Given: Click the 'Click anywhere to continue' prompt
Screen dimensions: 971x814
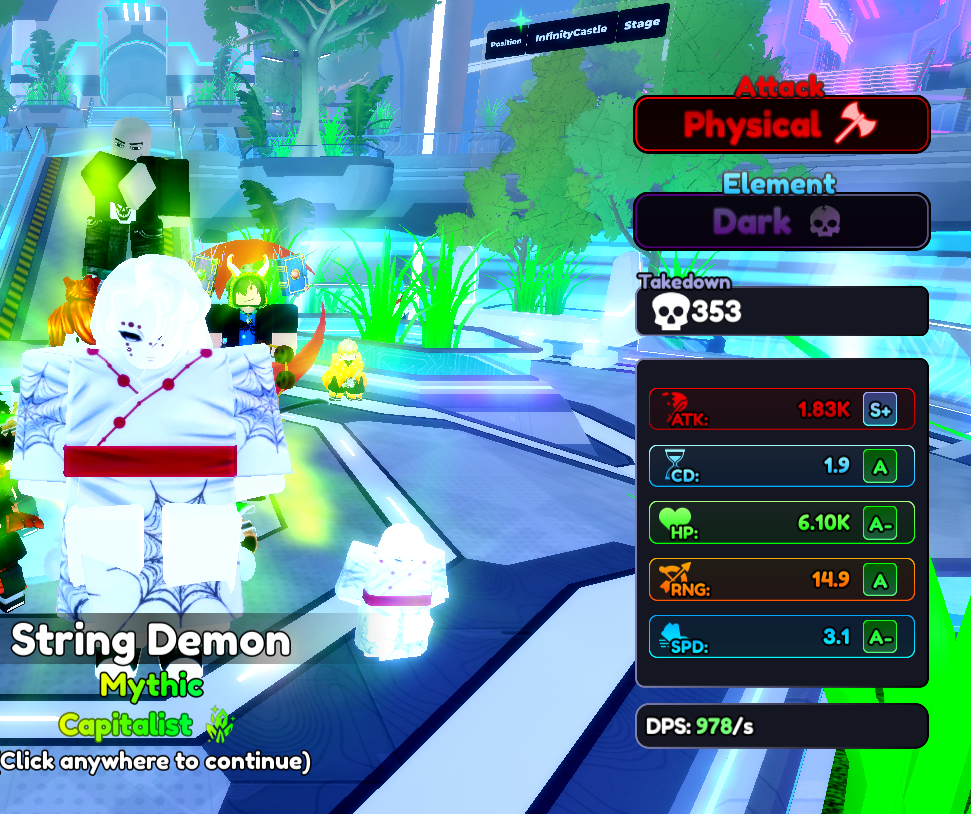Looking at the screenshot, I should 155,761.
